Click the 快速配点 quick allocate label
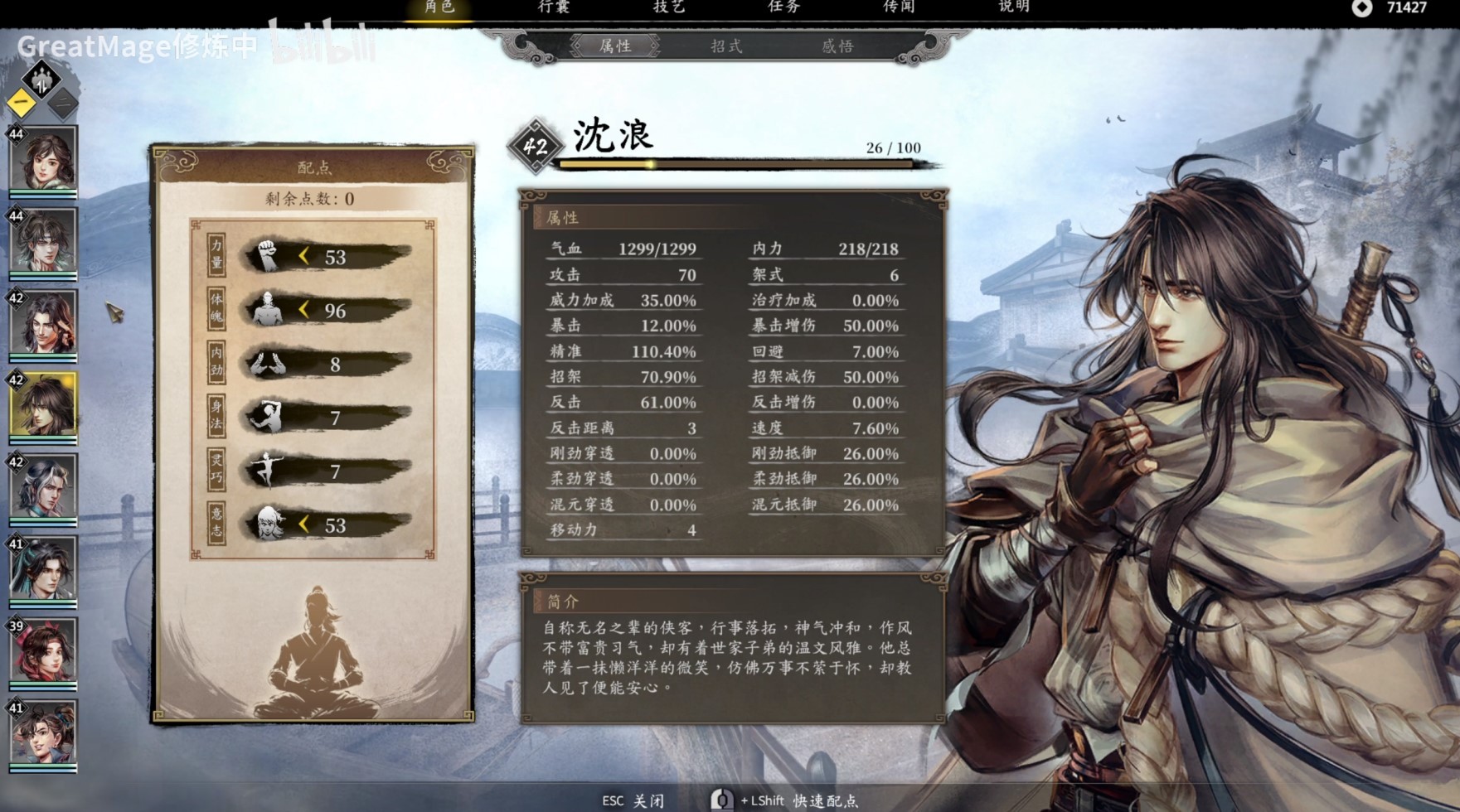1460x812 pixels. coord(825,800)
